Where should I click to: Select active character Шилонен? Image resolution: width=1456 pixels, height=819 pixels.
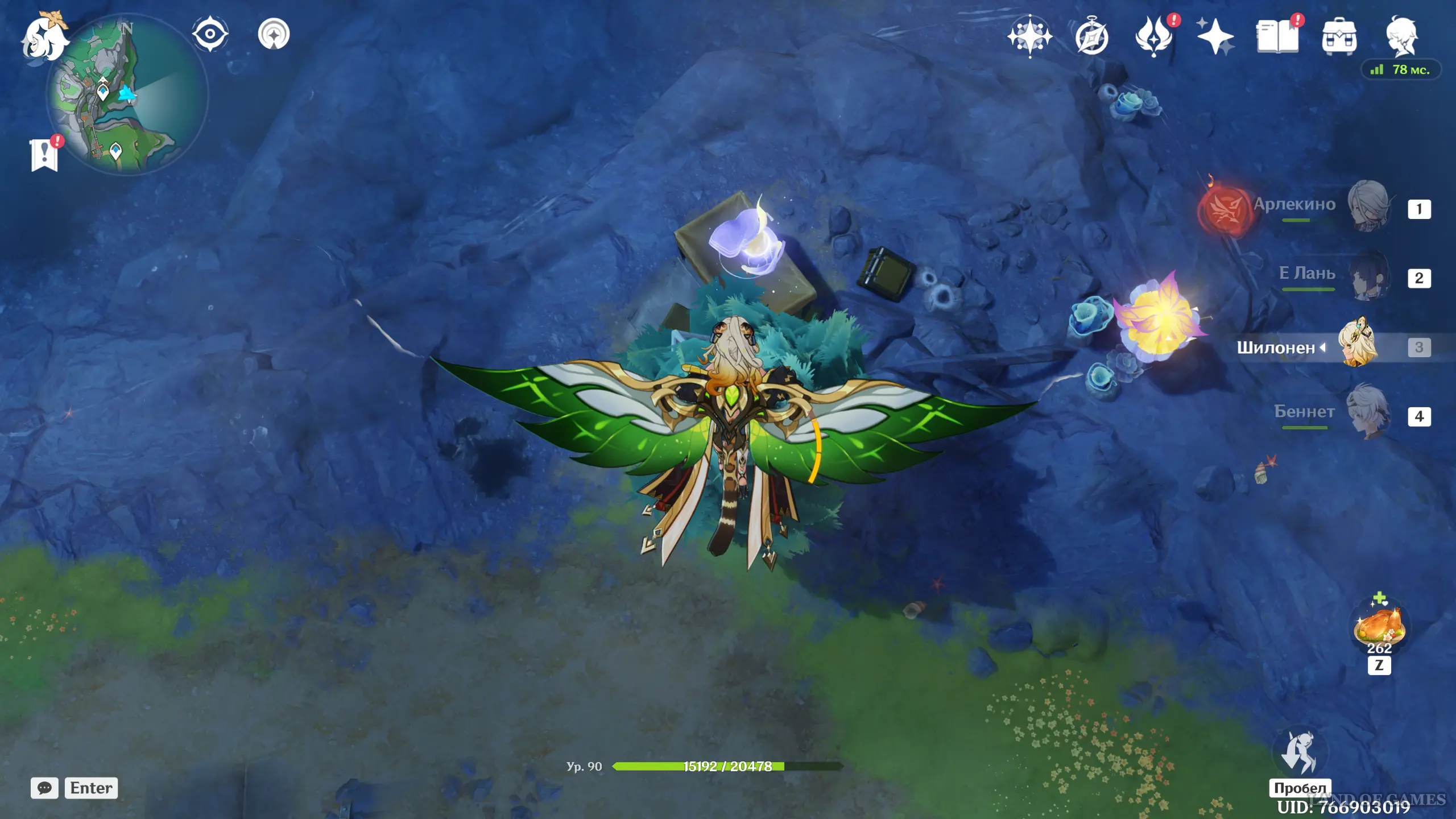[1358, 345]
